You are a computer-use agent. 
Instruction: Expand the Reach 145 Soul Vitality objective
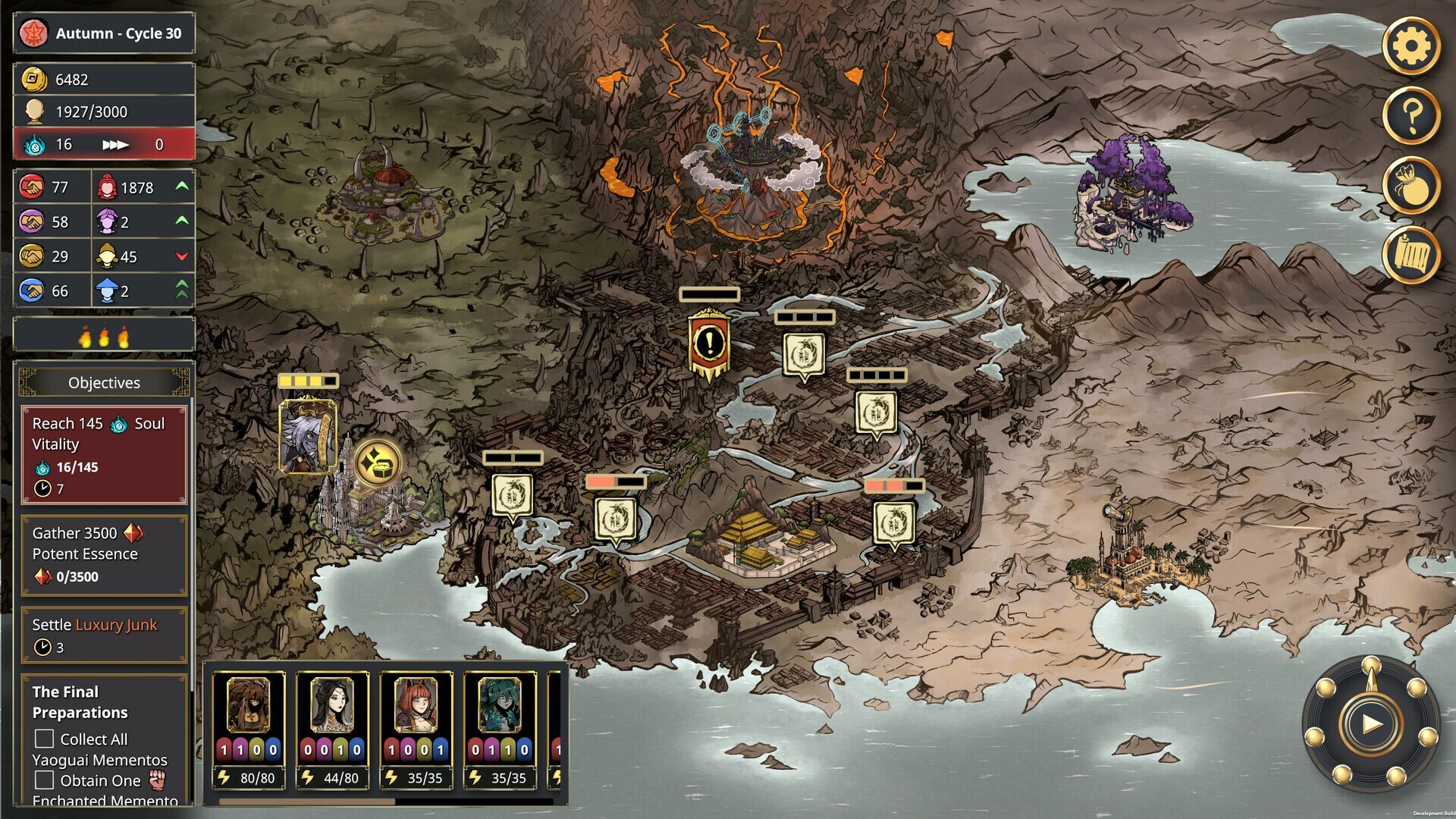104,456
